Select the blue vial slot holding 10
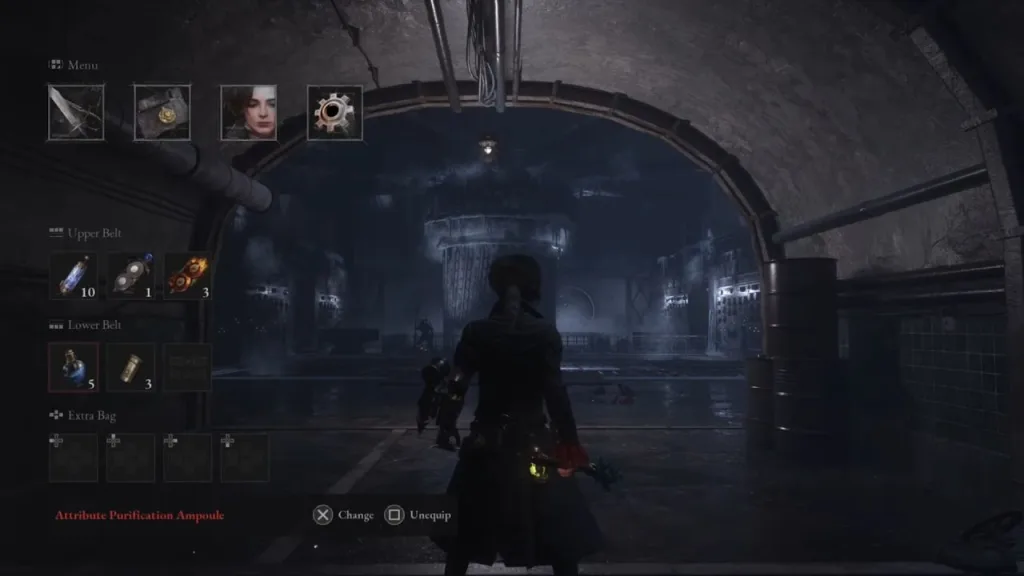This screenshot has width=1024, height=576. (x=74, y=276)
